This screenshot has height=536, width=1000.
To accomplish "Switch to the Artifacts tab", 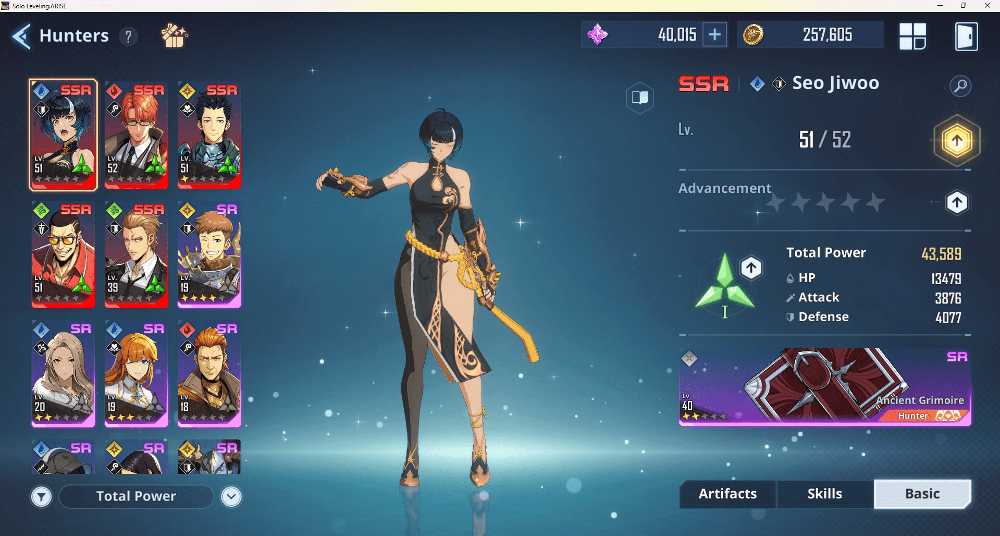I will (727, 494).
